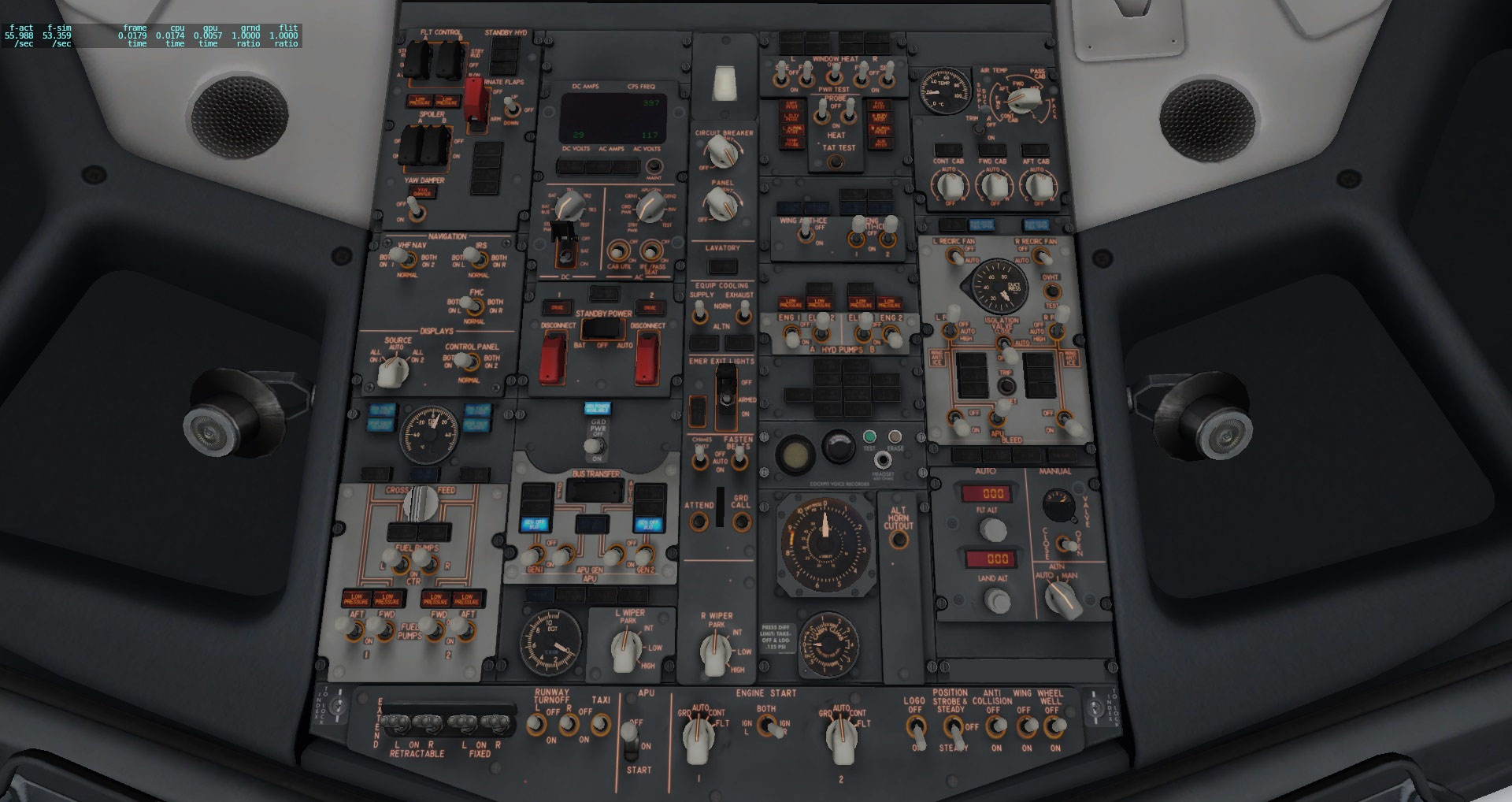Flip the fasten belts switch
This screenshot has width=1512, height=802.
coord(739,461)
